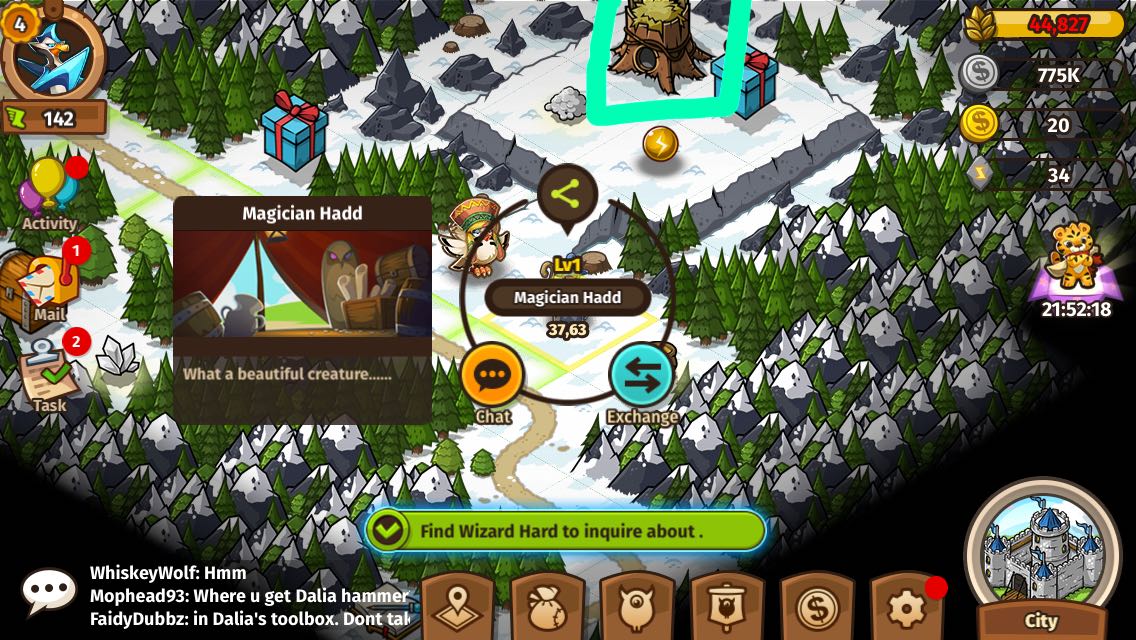
Task: Select the Magician Hadd name label
Action: [567, 297]
